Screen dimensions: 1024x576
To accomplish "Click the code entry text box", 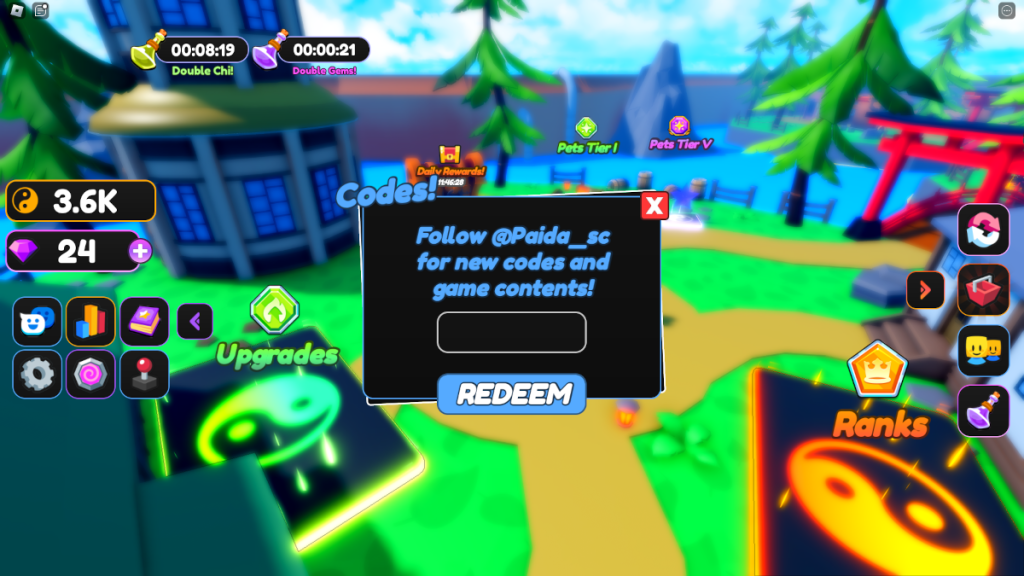I will click(x=511, y=332).
